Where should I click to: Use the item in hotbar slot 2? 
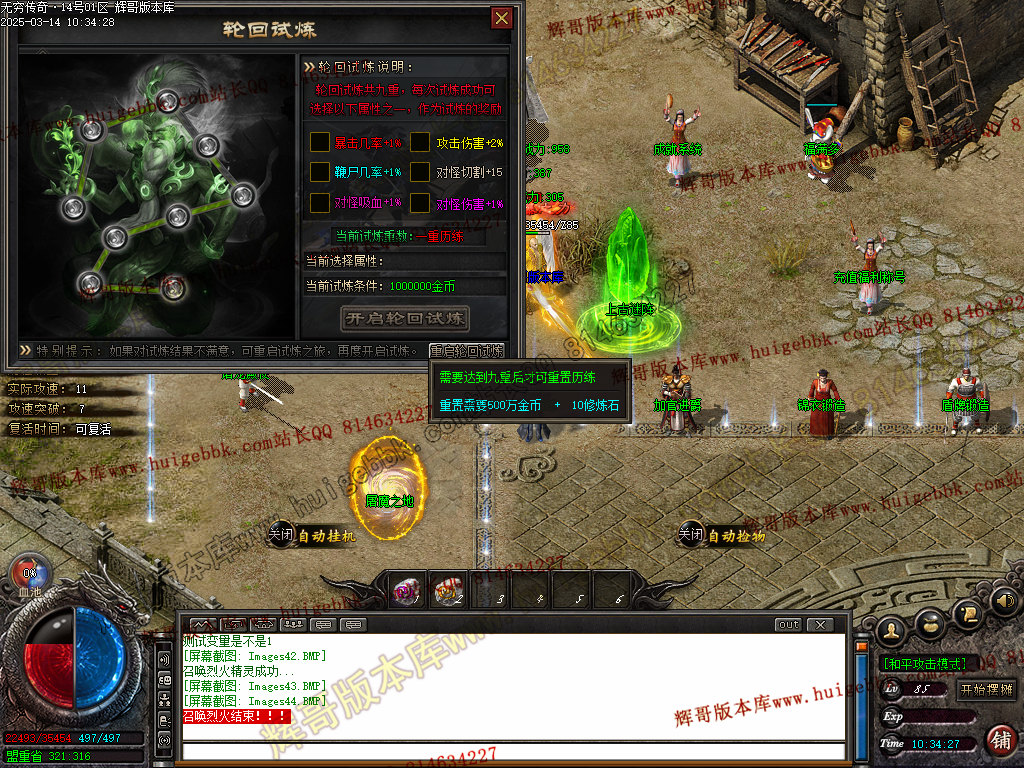pos(447,593)
